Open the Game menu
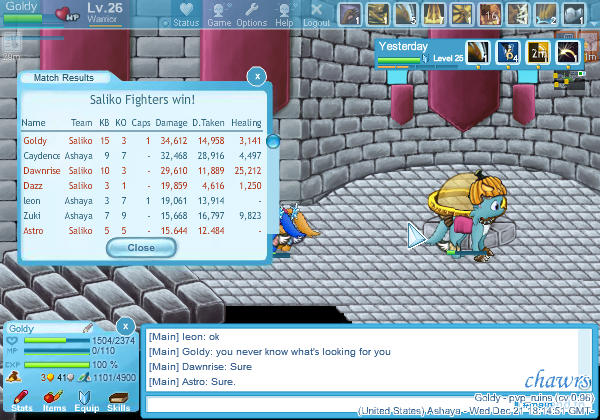Screen dimensions: 600x420 point(218,16)
